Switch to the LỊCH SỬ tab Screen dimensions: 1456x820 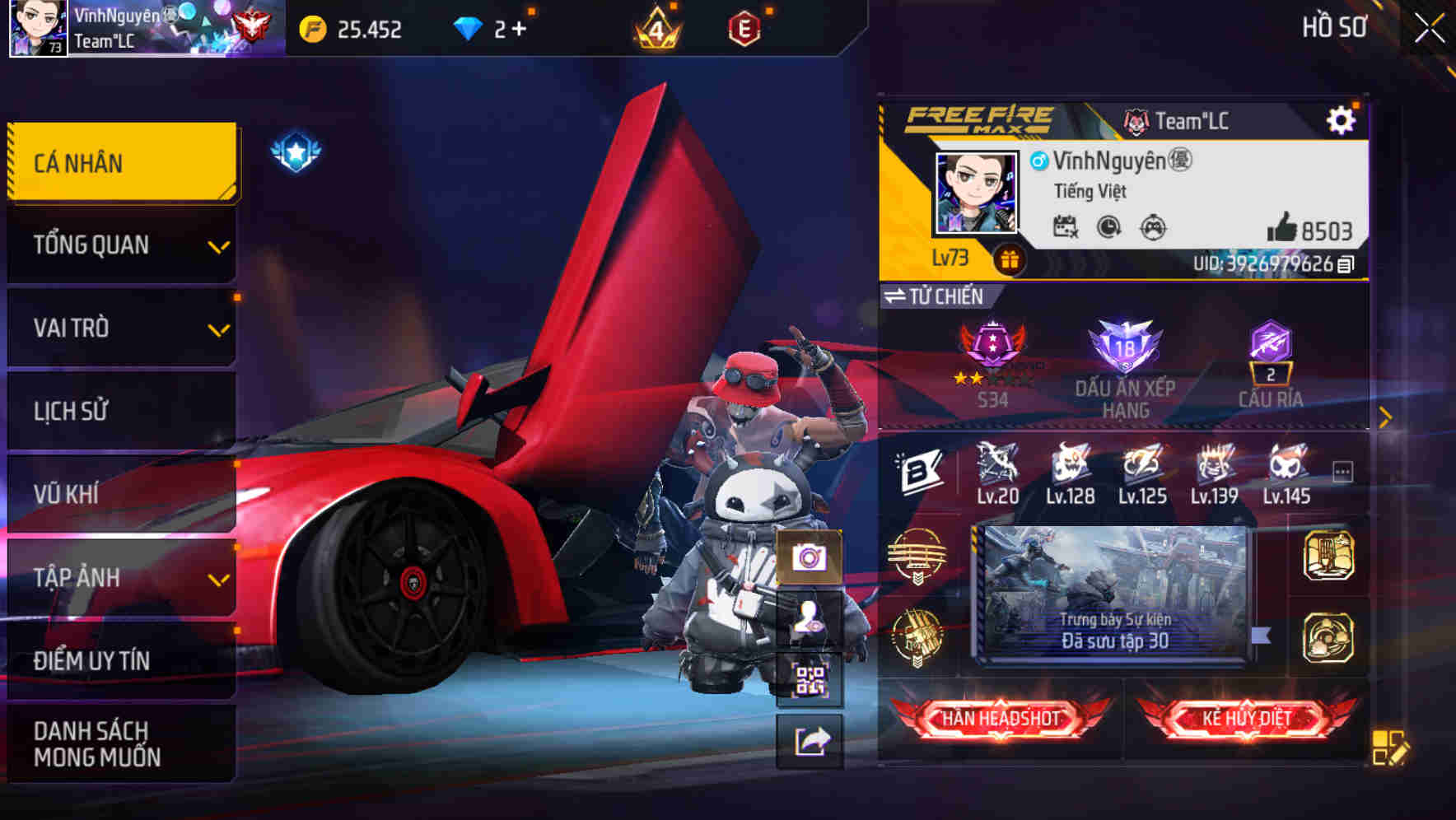121,411
